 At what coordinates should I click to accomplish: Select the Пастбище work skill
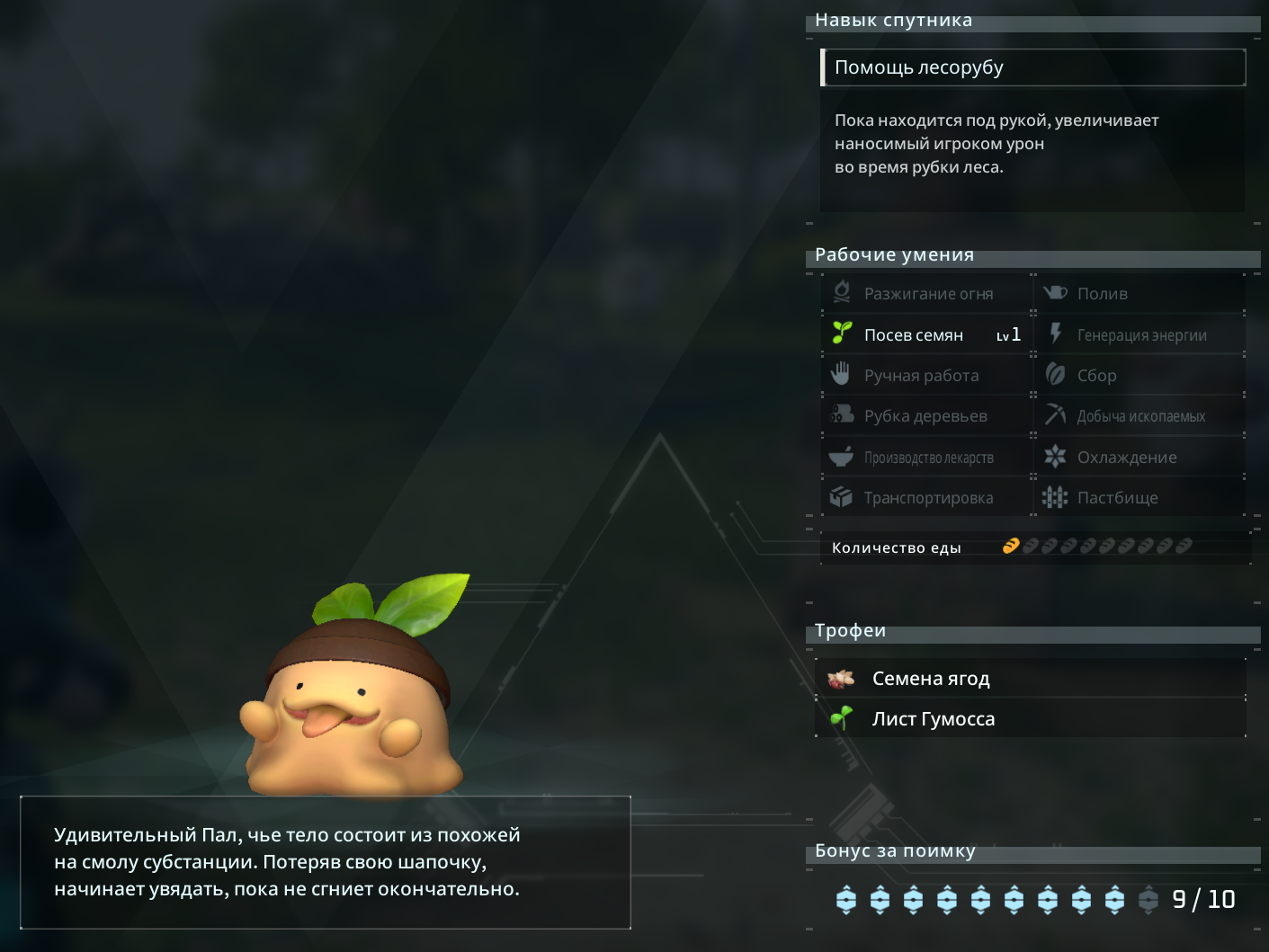click(1140, 497)
